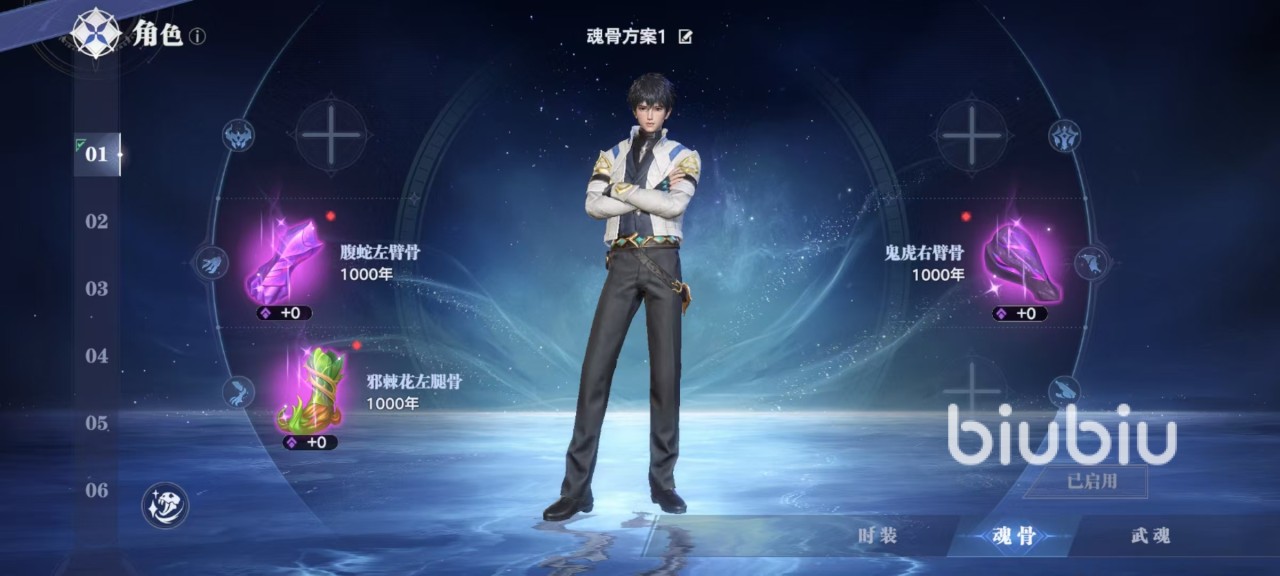Choose soul bone plan 01

(x=97, y=155)
